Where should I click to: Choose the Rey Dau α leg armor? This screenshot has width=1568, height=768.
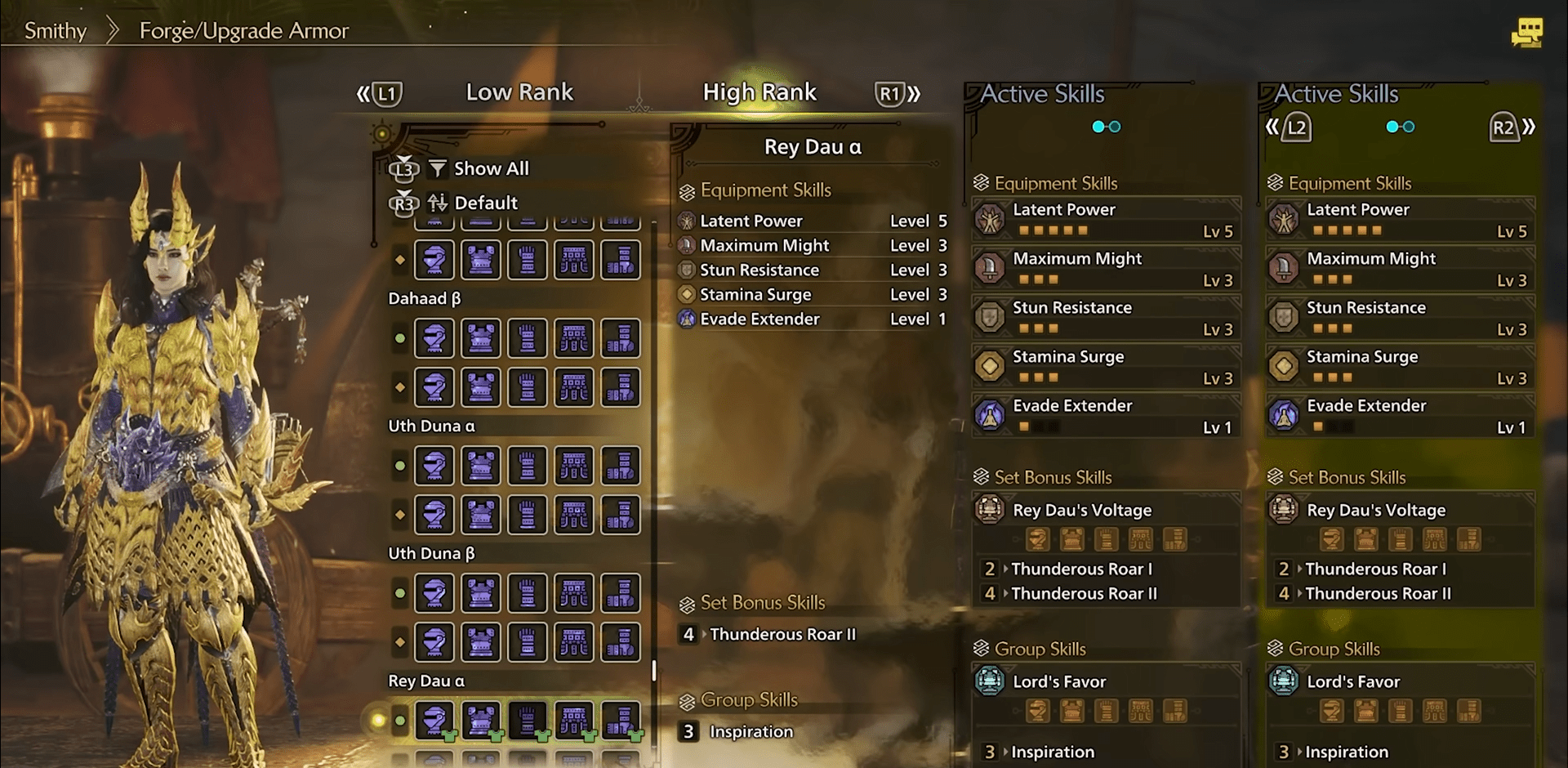[x=621, y=721]
